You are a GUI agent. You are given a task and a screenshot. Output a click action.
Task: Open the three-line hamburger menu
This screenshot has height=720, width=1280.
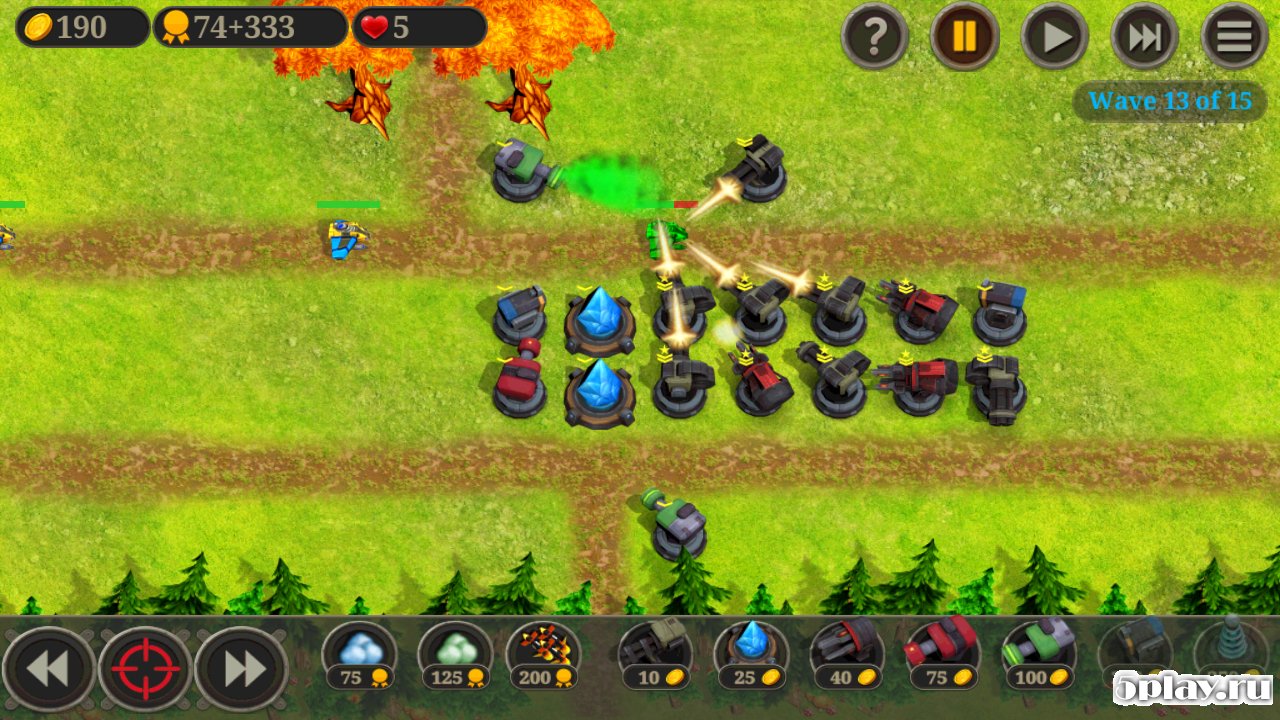1235,37
